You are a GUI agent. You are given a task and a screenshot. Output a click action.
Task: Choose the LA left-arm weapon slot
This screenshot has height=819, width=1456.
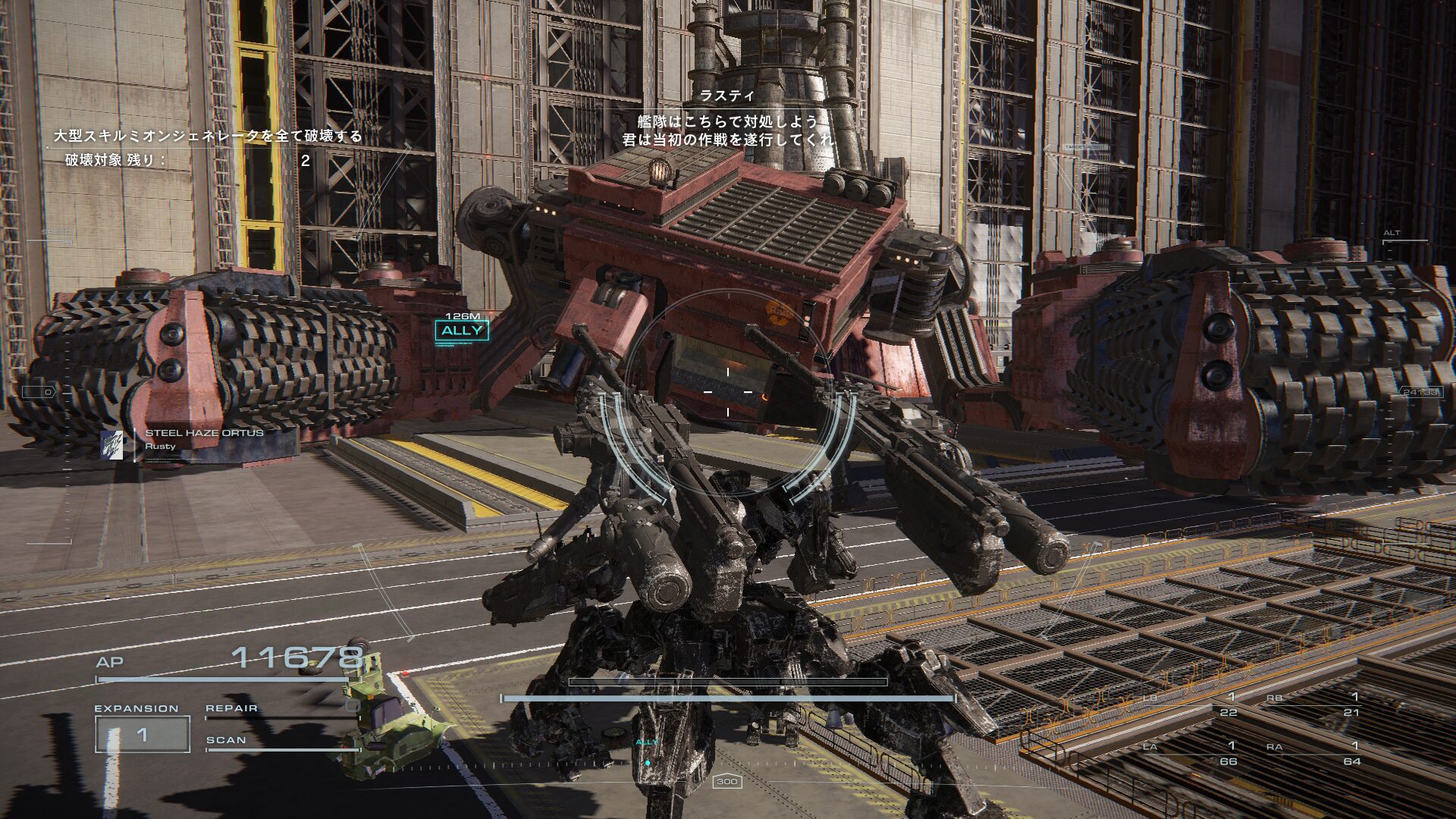pyautogui.click(x=1191, y=753)
